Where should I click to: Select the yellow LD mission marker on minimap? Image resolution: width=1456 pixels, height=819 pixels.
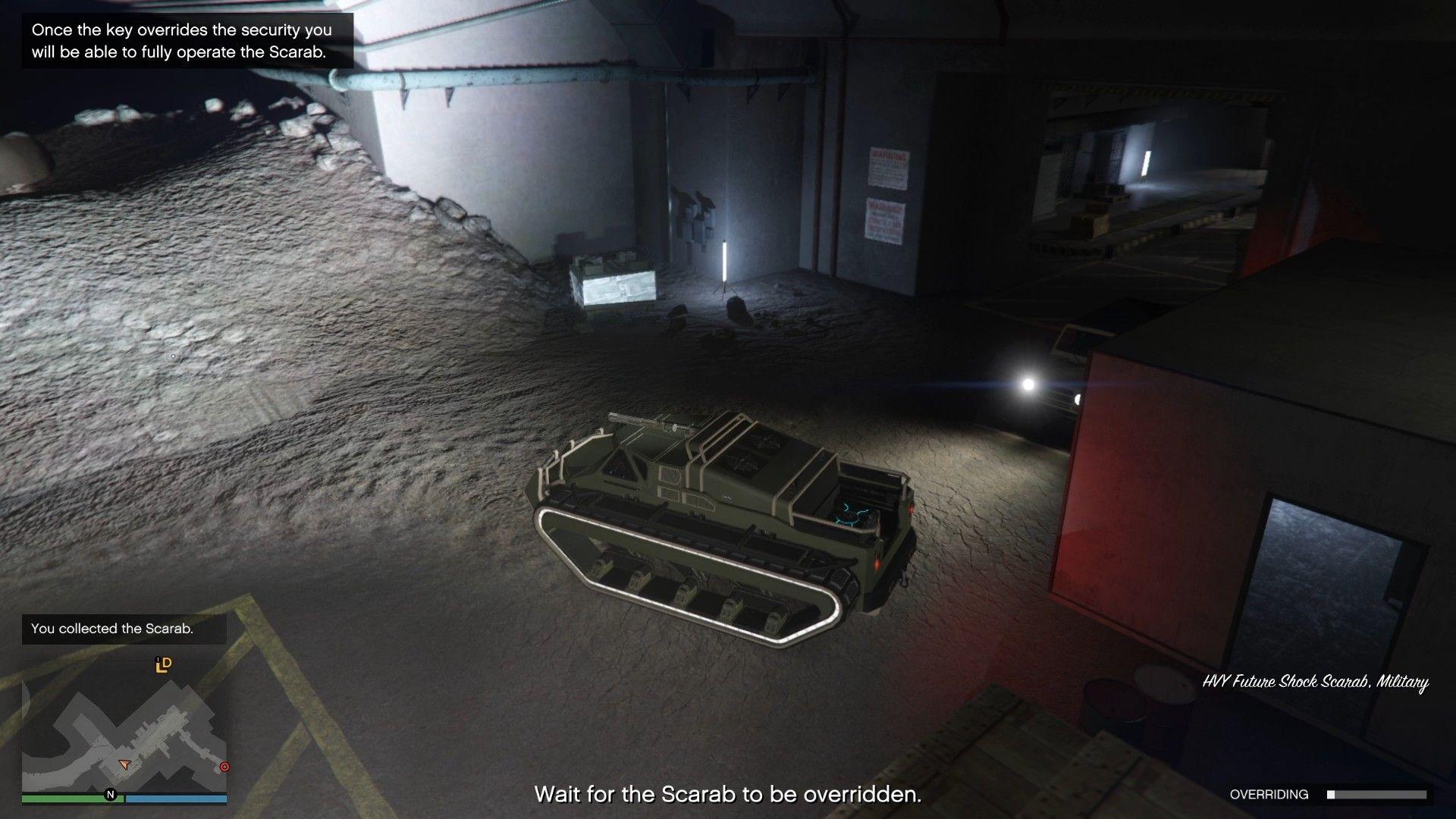[162, 666]
